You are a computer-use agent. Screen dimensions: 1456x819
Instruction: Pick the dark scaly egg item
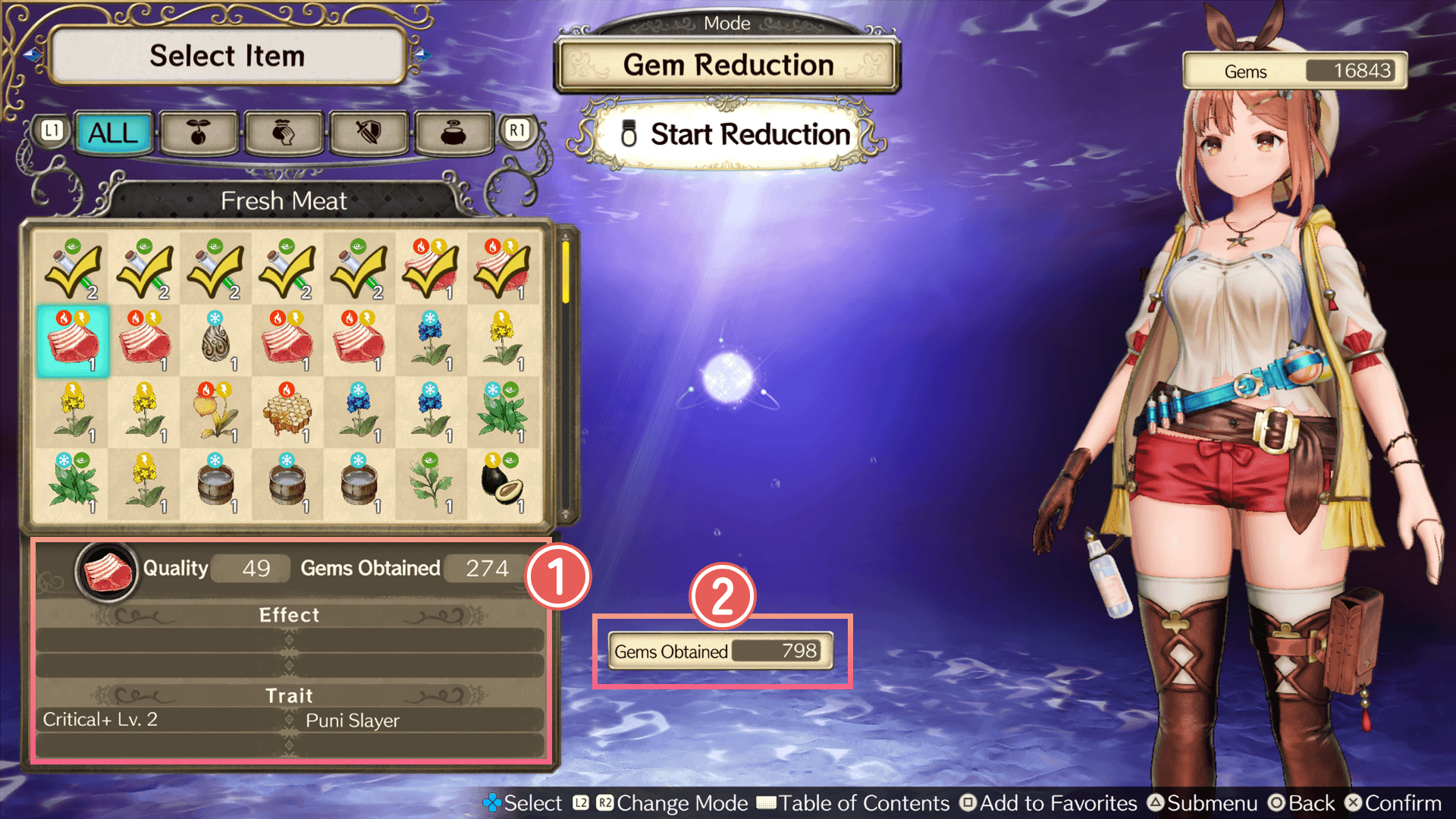click(x=216, y=341)
